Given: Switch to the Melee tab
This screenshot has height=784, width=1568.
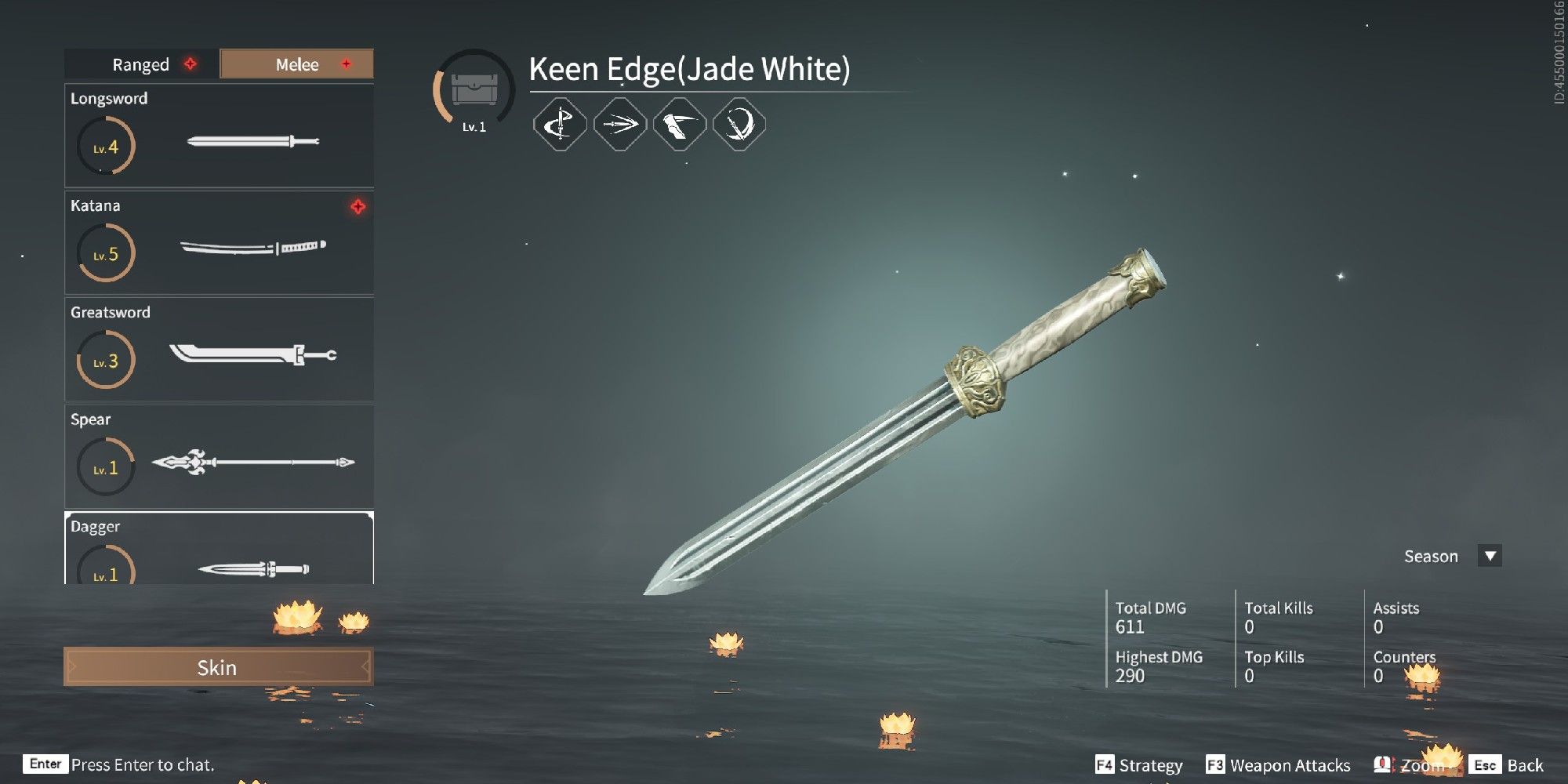Looking at the screenshot, I should coord(296,64).
